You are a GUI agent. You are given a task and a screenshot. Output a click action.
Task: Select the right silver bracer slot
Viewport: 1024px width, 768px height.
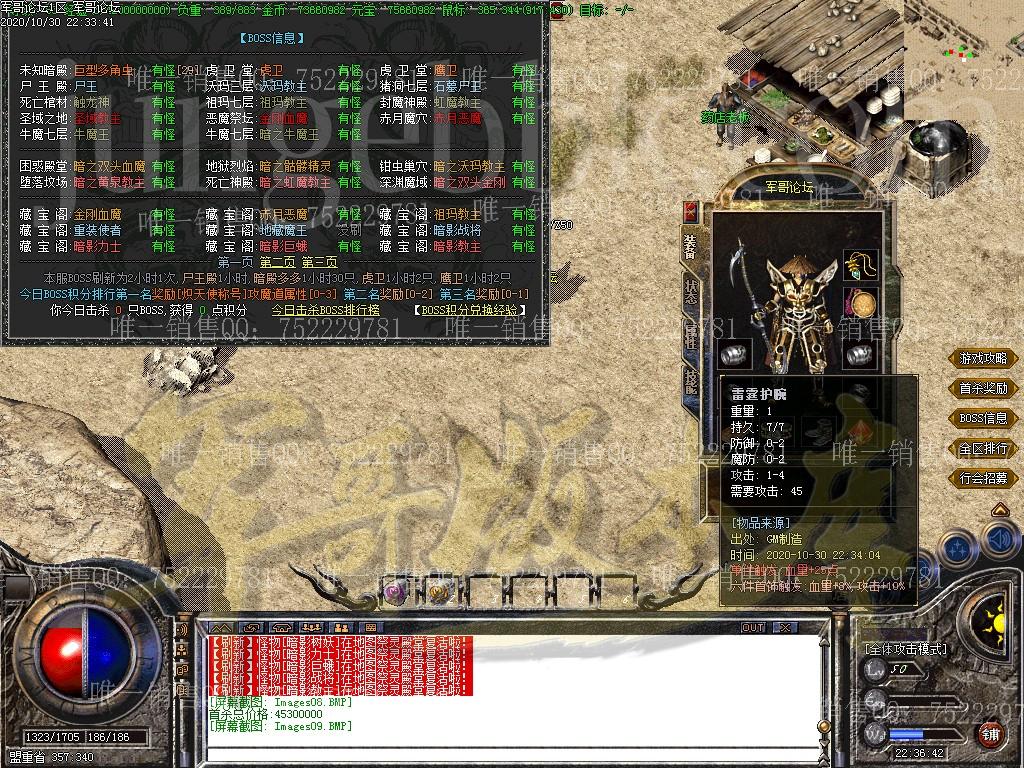[x=859, y=354]
